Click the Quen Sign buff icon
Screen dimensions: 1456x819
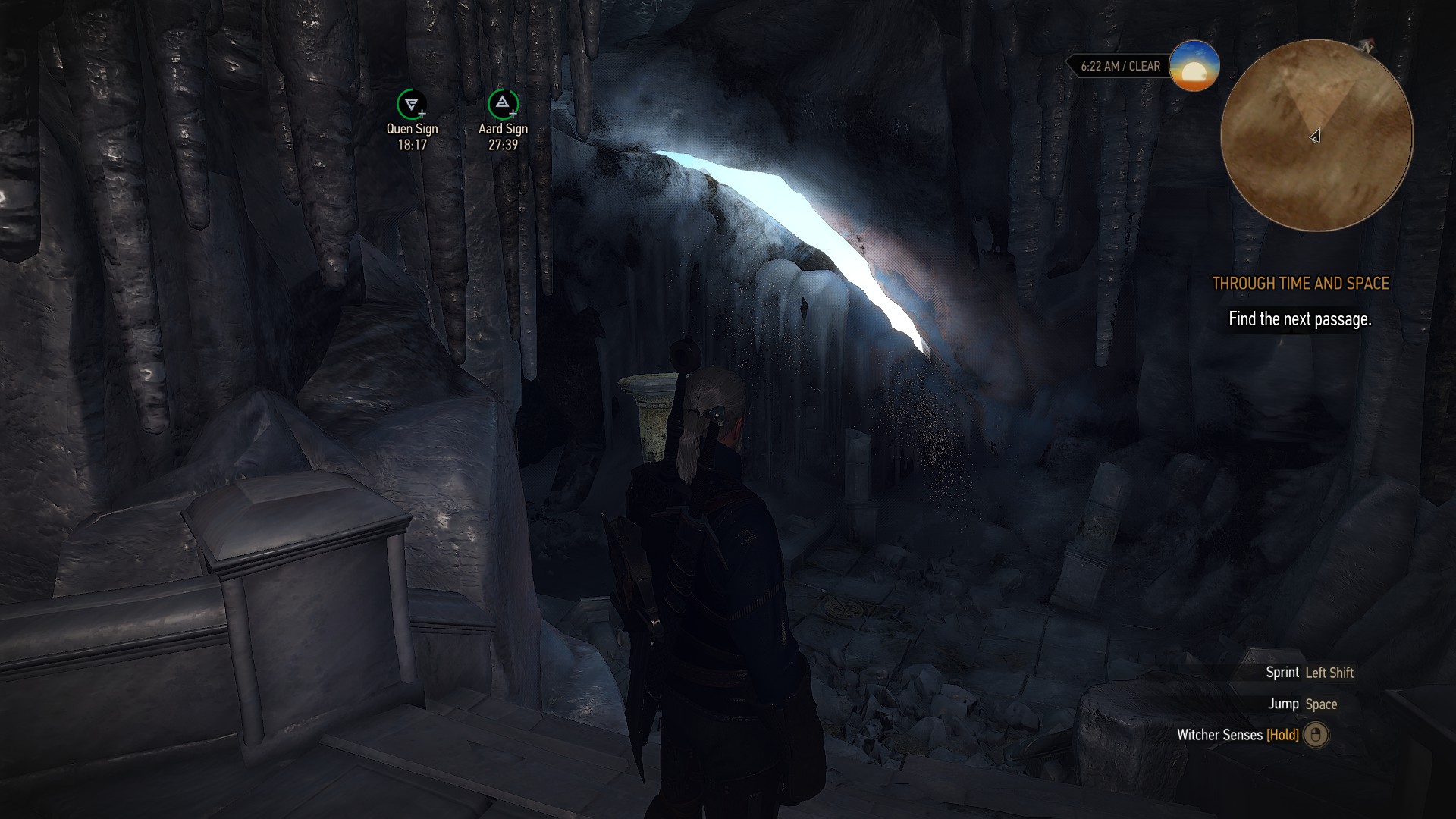(x=411, y=104)
